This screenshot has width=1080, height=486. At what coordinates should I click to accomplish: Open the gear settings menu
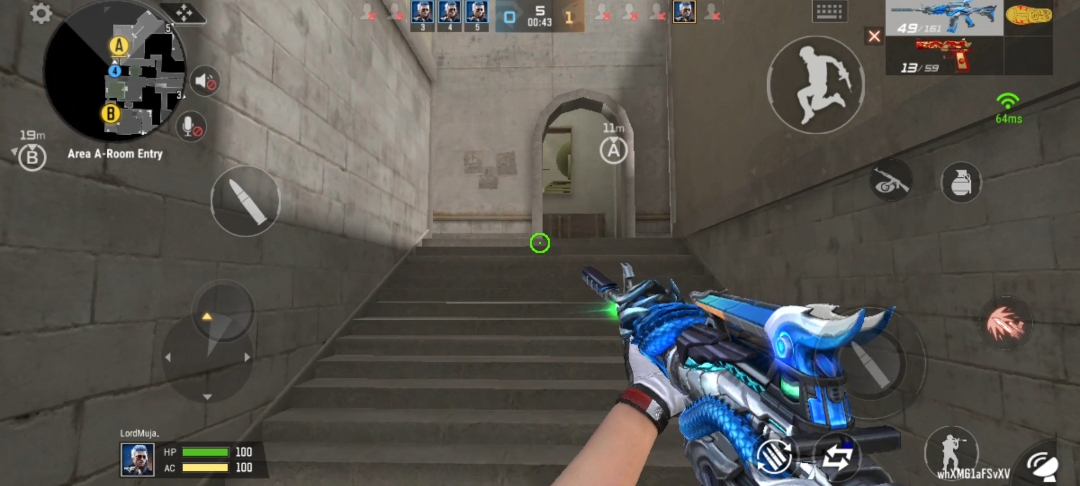[x=41, y=14]
